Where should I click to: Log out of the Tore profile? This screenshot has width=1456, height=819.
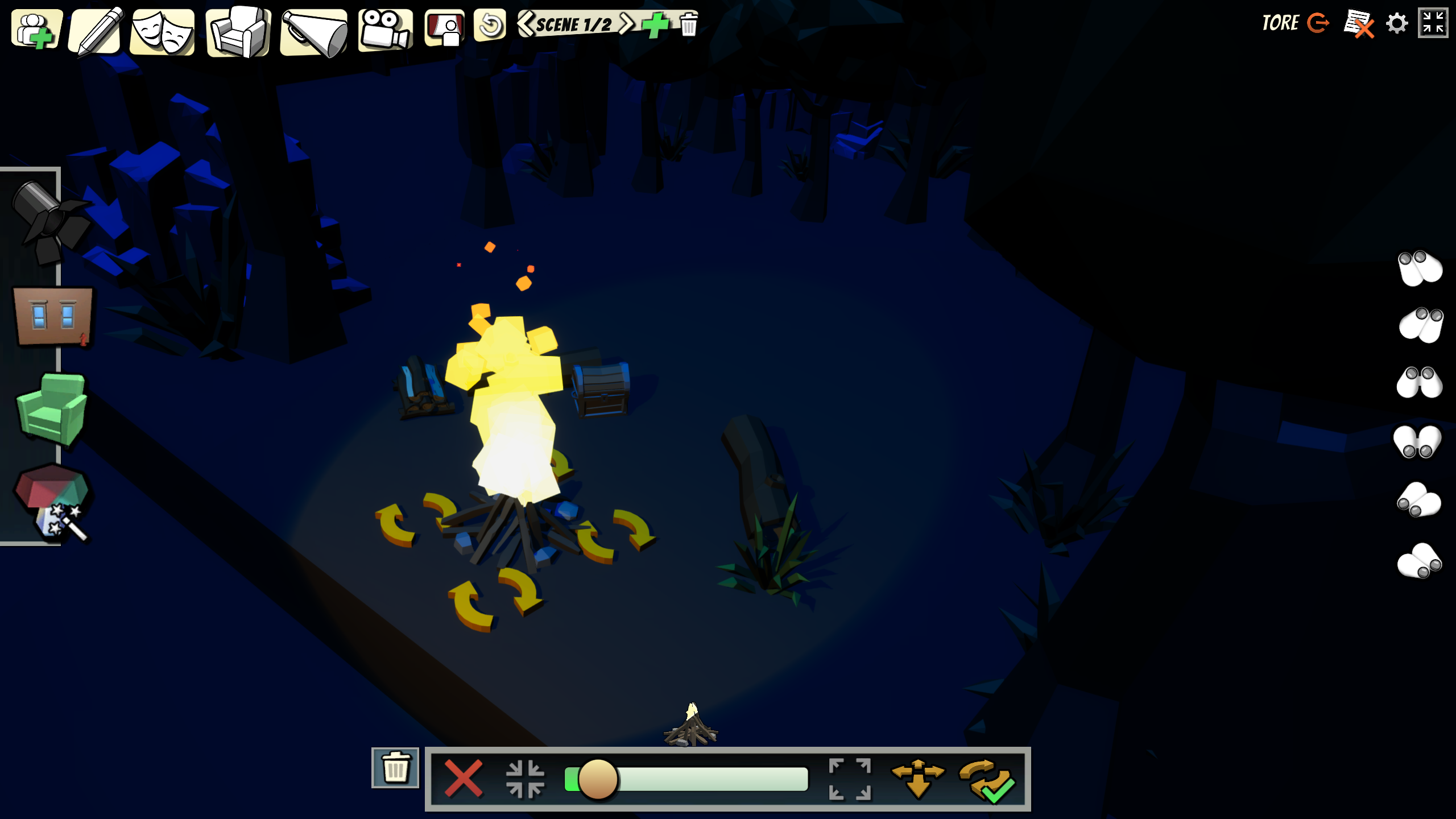pyautogui.click(x=1317, y=23)
